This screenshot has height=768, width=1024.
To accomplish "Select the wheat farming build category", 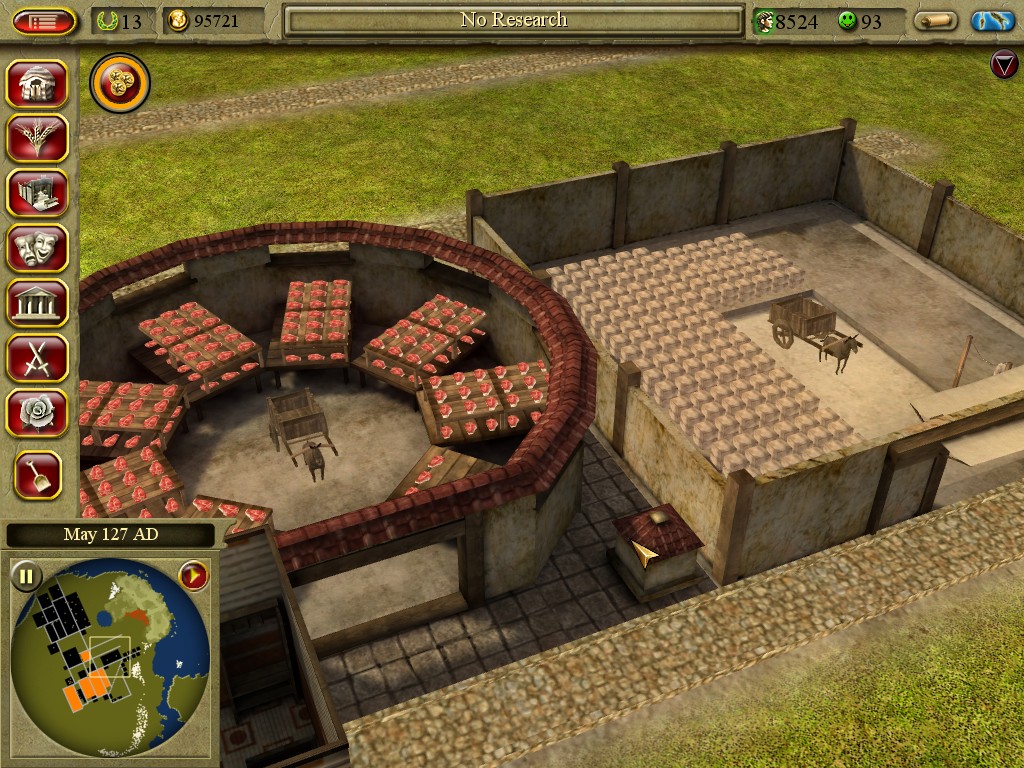I will tap(38, 138).
